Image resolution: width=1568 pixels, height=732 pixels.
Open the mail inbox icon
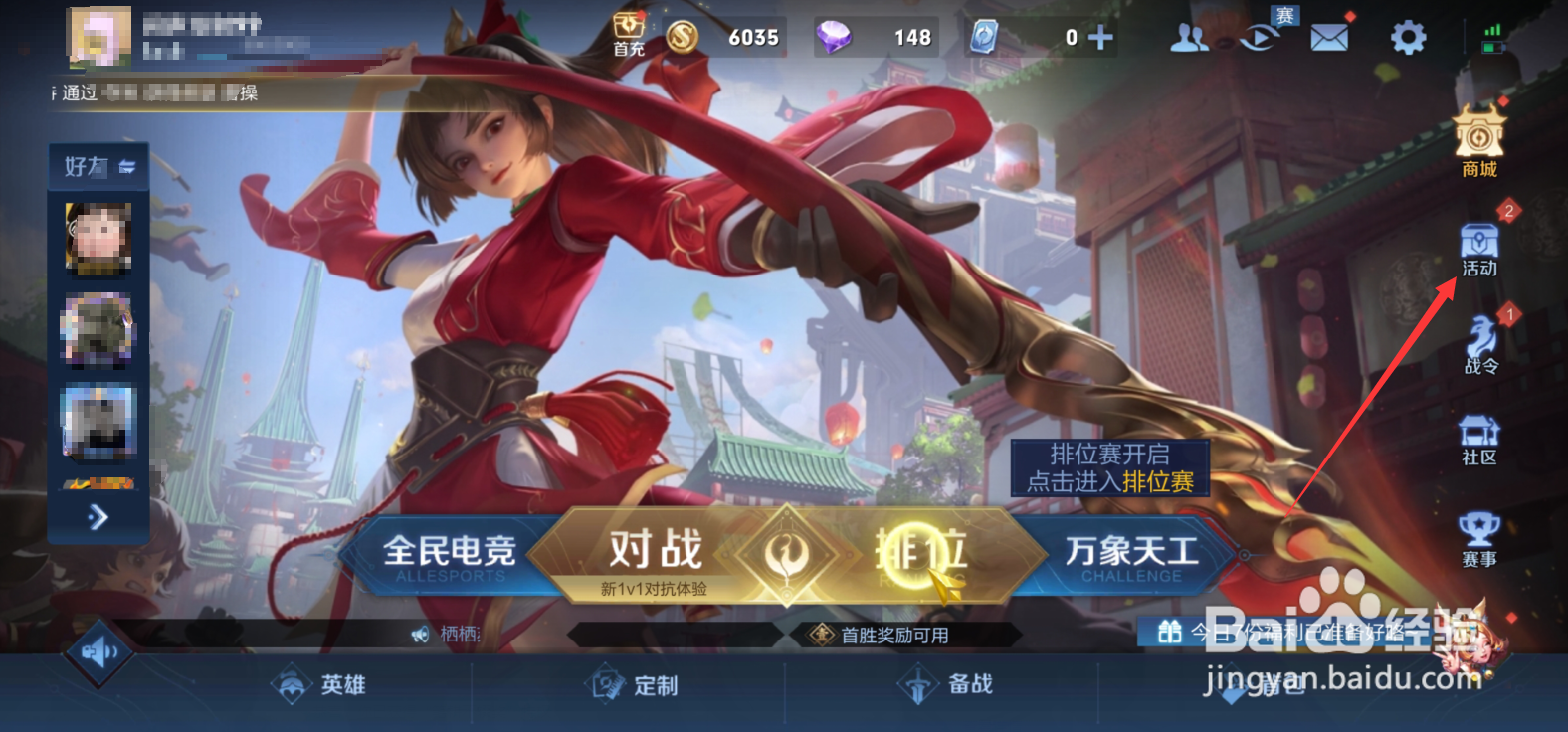1330,35
